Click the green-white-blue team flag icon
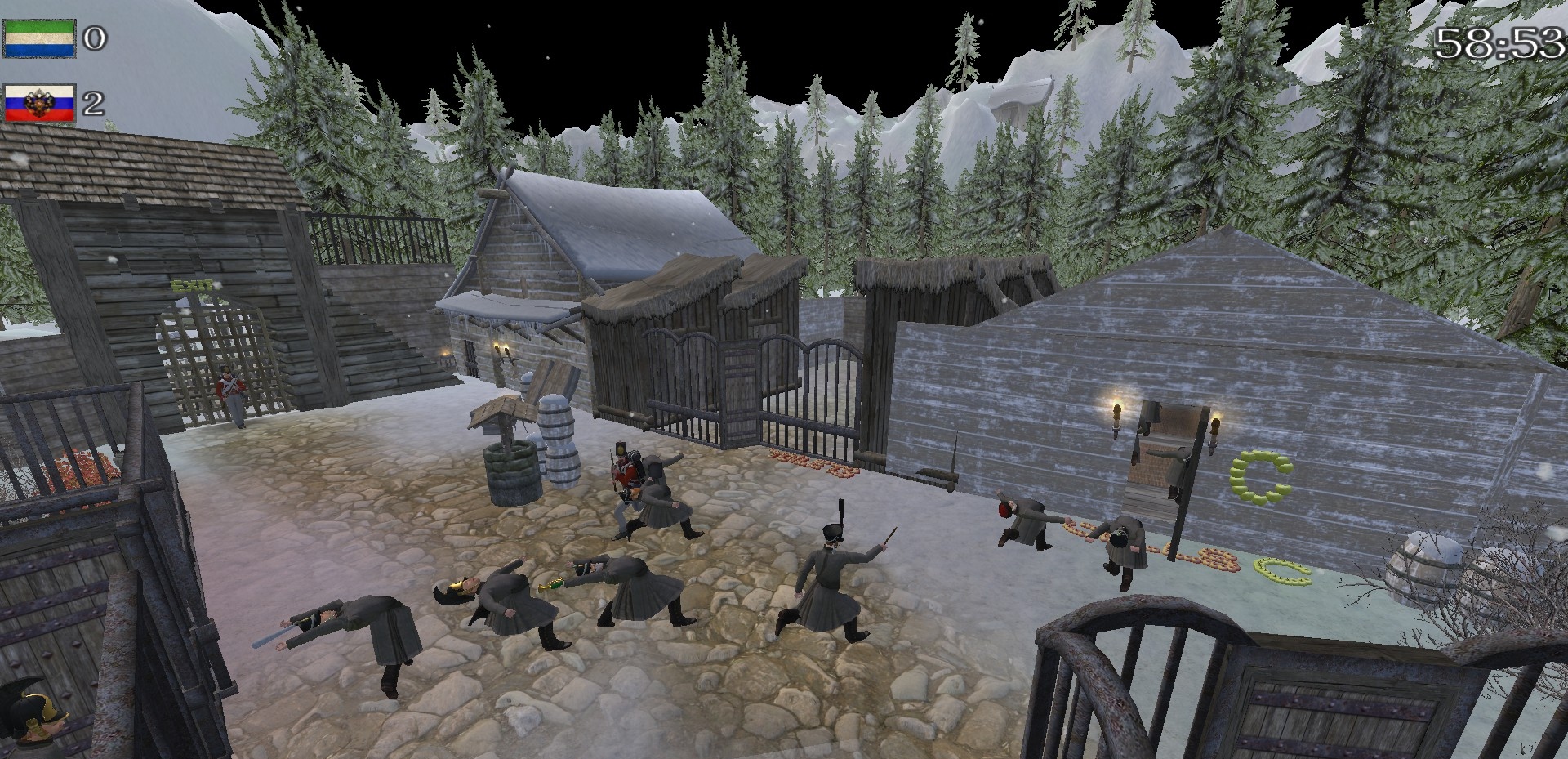 pos(39,38)
